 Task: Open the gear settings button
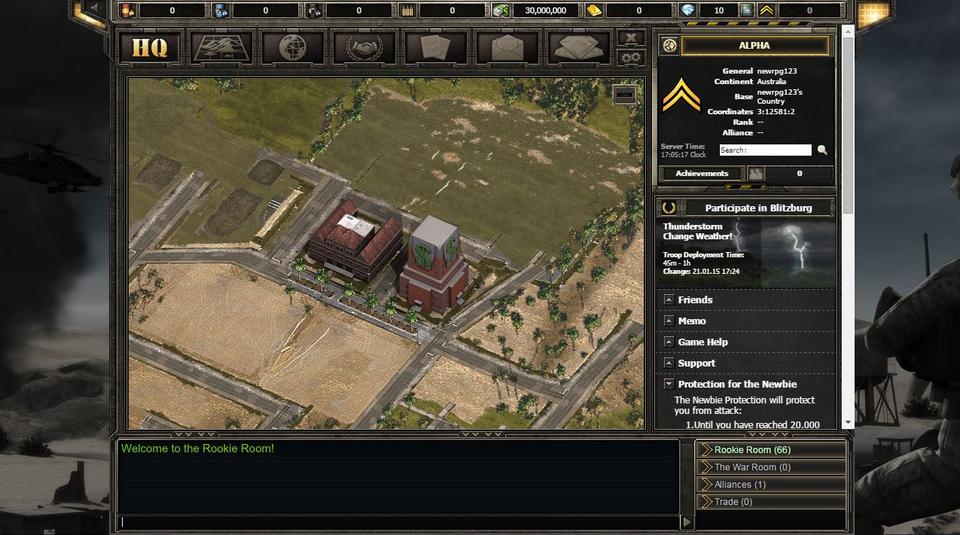click(x=630, y=57)
